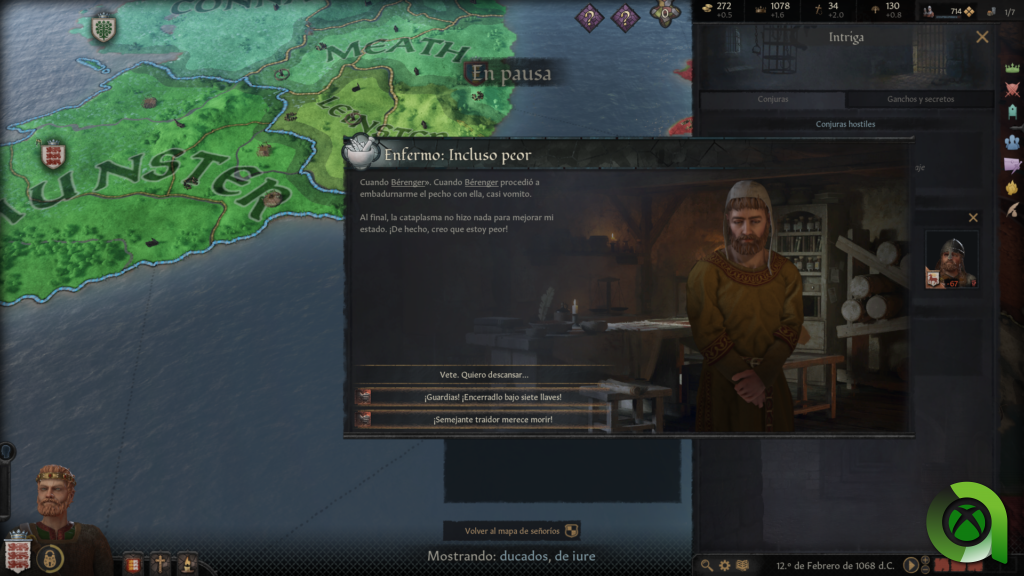Image resolution: width=1024 pixels, height=576 pixels.
Task: Open the helmeted character portrait
Action: pyautogui.click(x=951, y=260)
